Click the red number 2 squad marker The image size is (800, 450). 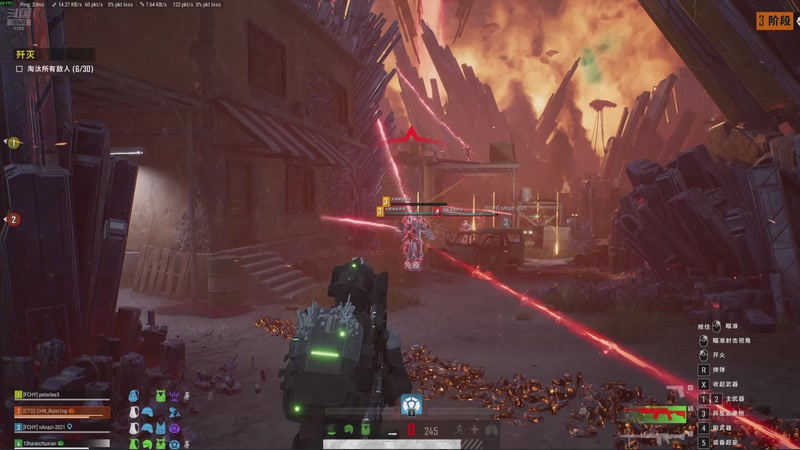14,220
